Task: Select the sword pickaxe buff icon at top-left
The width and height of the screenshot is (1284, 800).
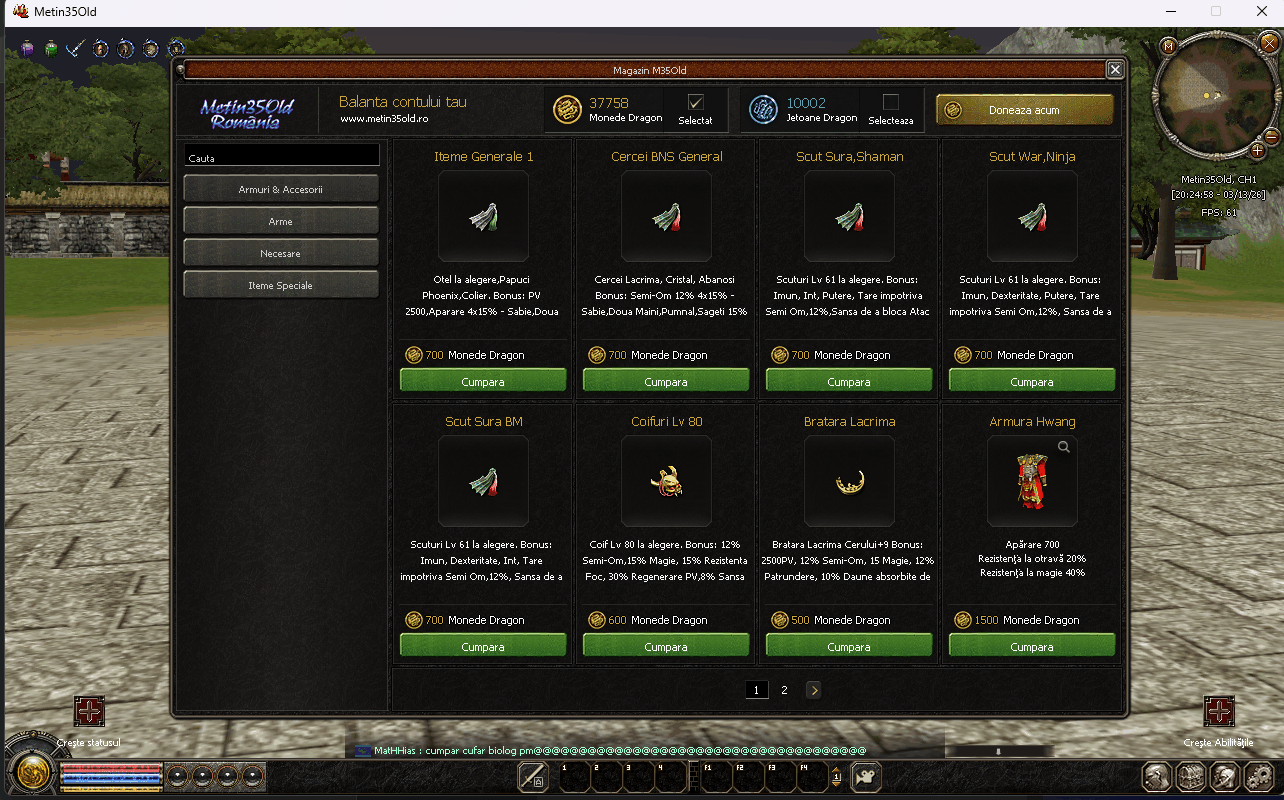Action: [73, 47]
